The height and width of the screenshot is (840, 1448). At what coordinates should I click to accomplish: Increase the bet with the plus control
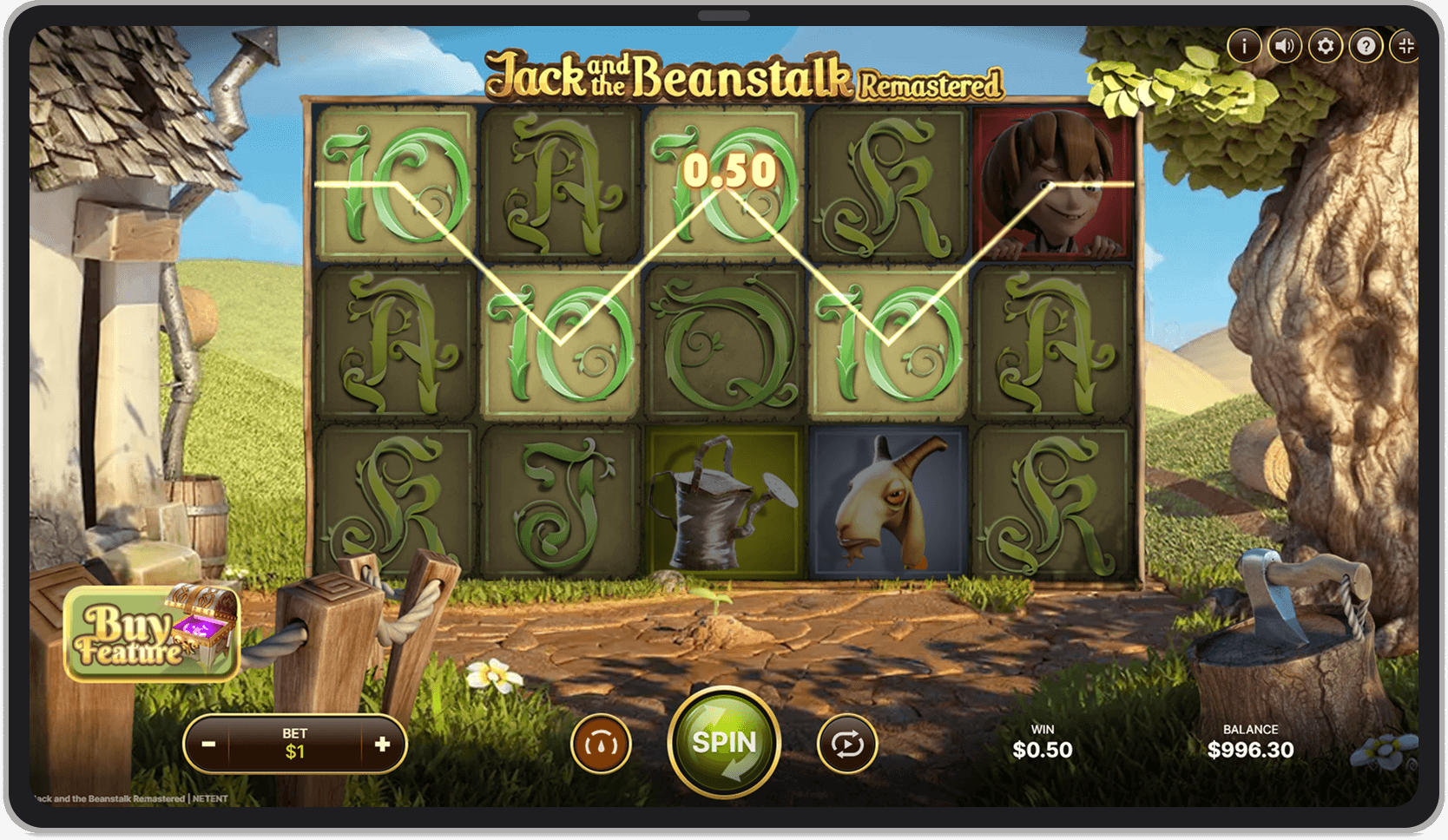pos(384,743)
